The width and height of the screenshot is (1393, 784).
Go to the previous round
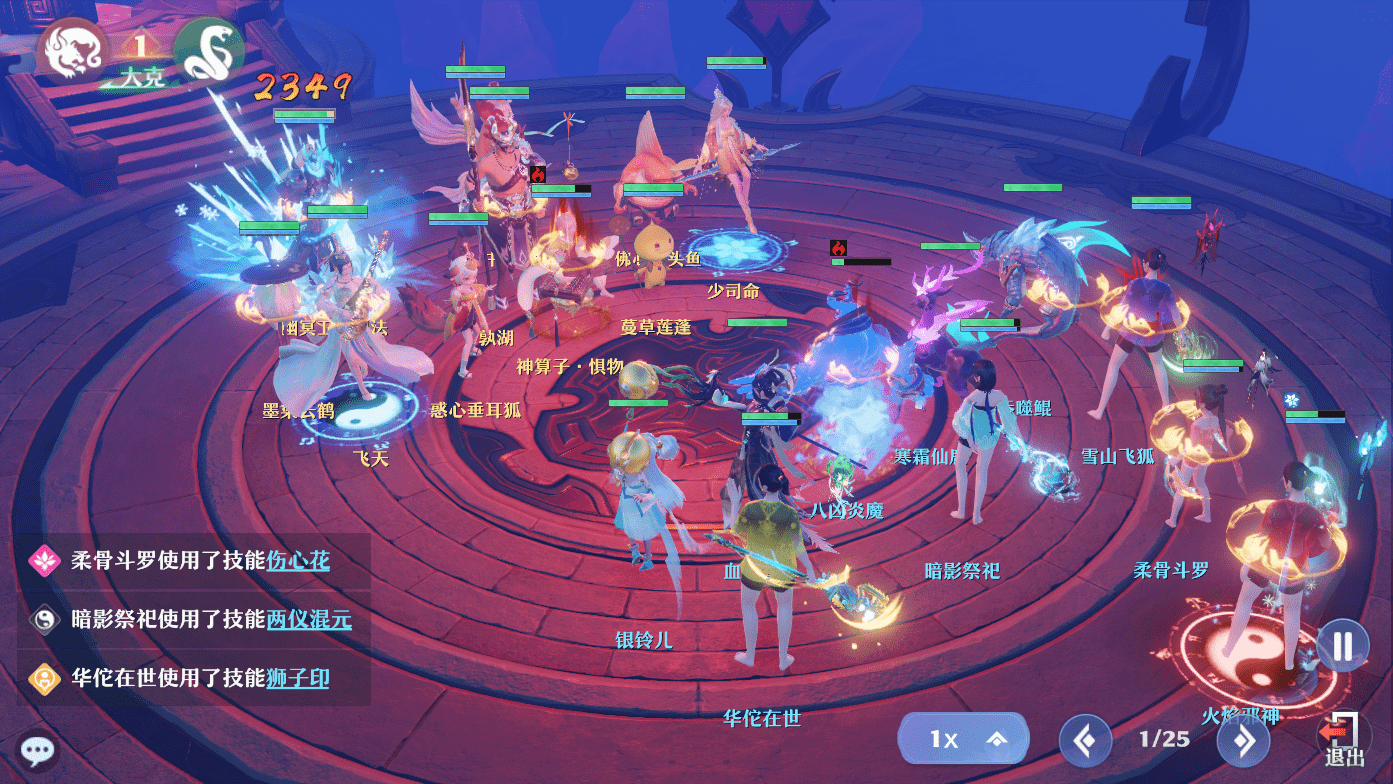click(x=1085, y=741)
